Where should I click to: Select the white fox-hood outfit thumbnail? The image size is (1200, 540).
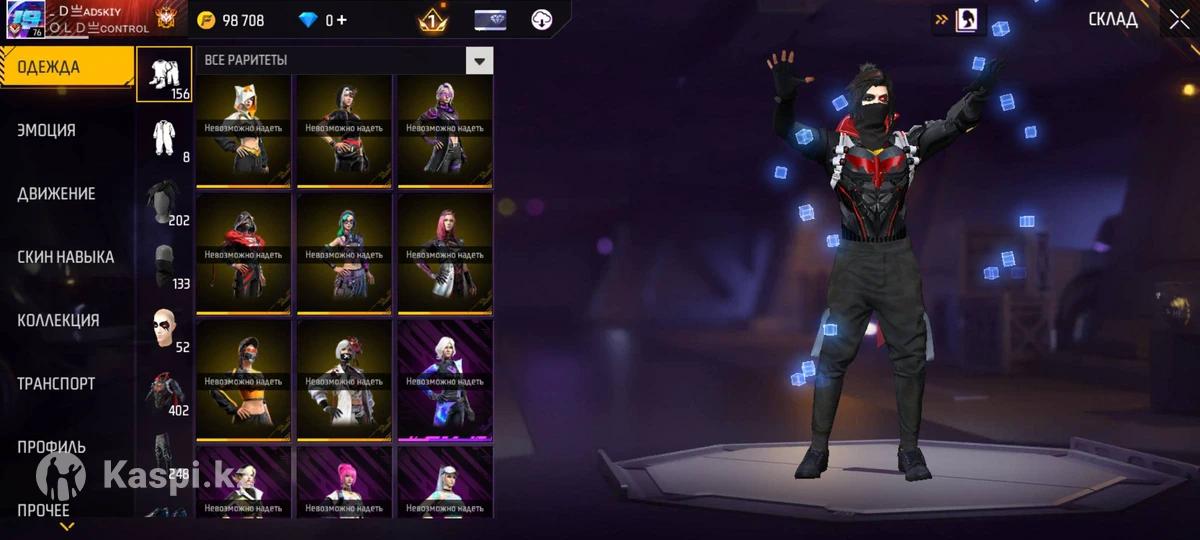(x=244, y=129)
